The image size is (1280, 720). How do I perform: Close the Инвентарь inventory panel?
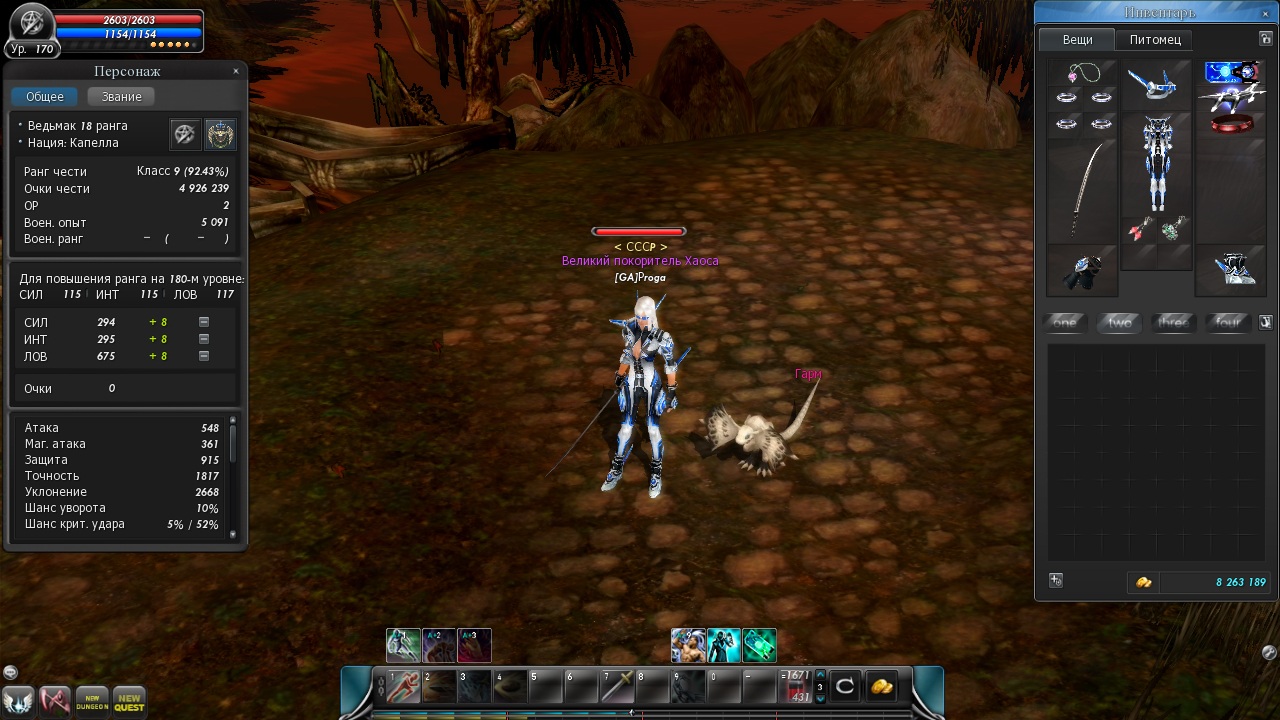point(1266,13)
